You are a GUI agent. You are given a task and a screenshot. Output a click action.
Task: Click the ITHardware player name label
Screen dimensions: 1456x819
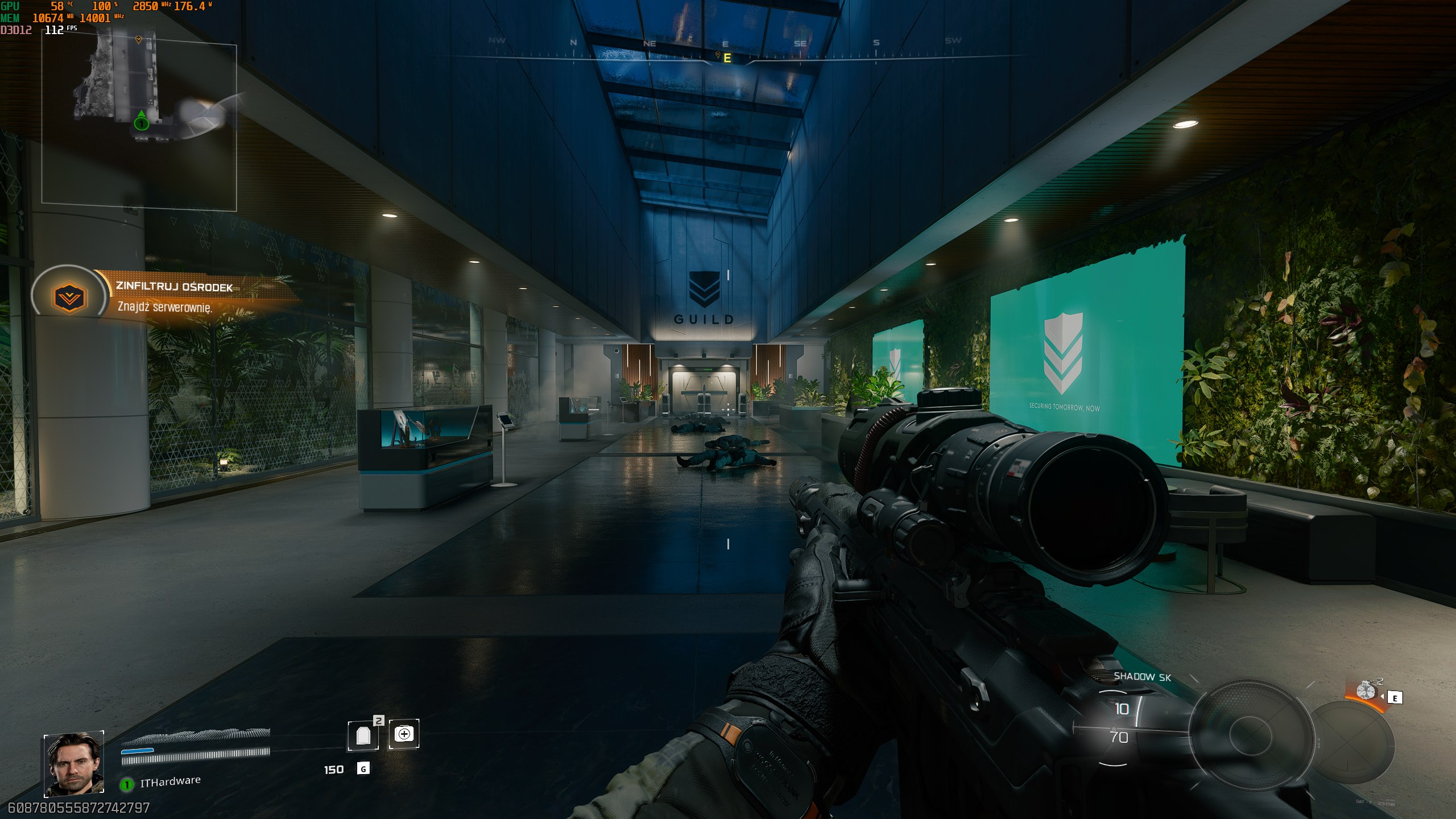[170, 781]
